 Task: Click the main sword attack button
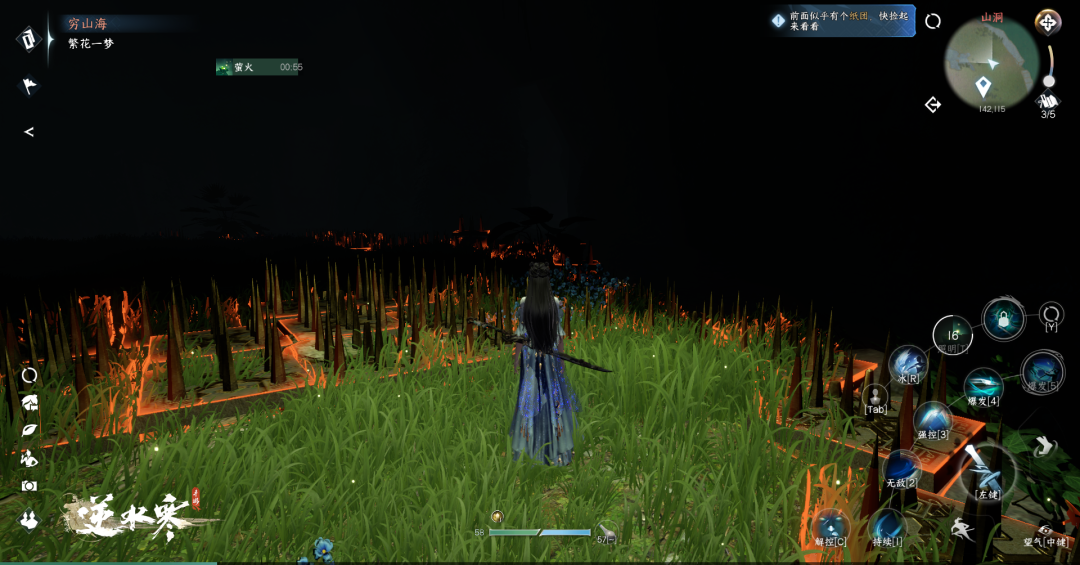987,469
